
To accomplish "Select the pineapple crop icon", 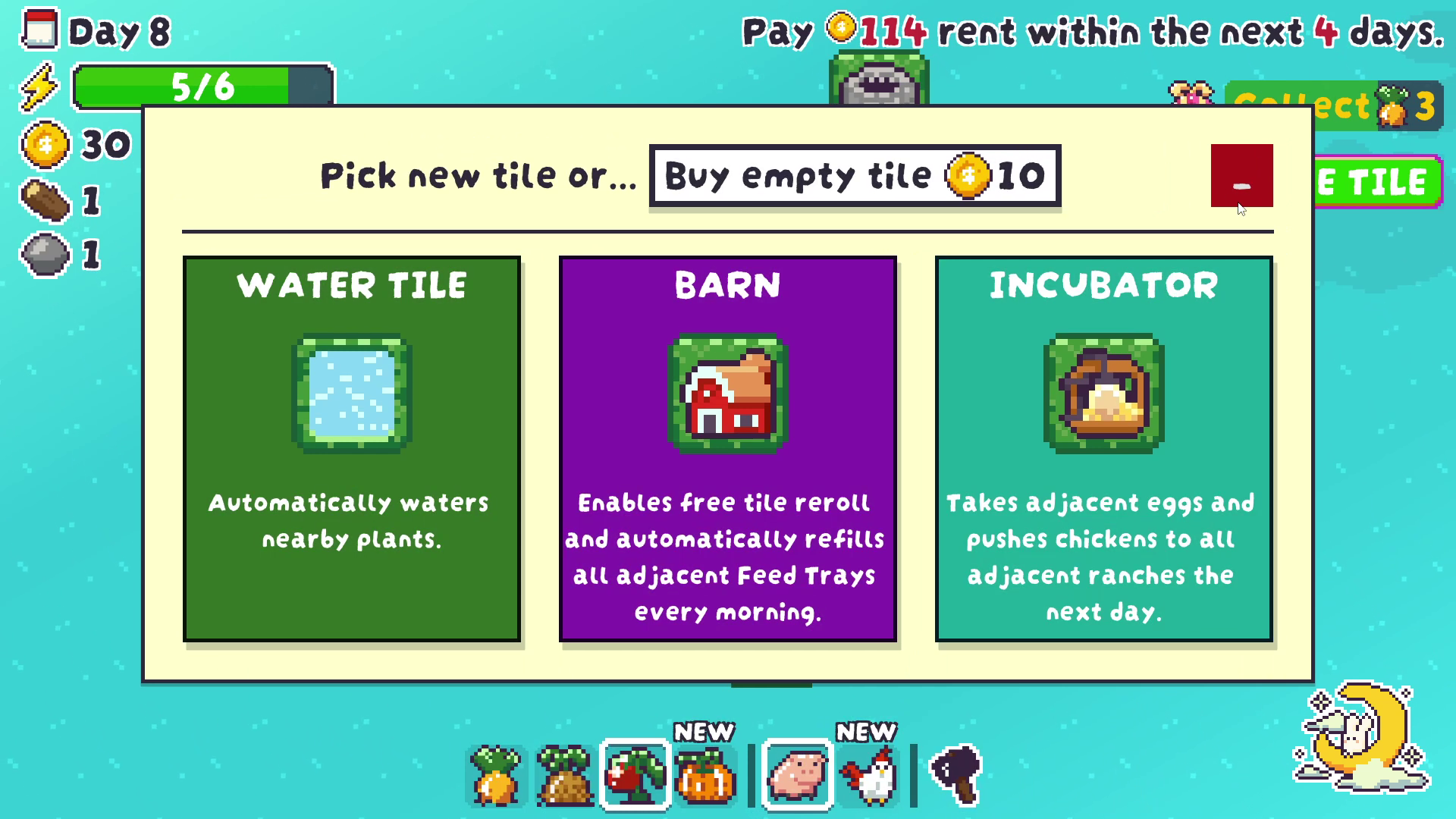I will click(566, 773).
